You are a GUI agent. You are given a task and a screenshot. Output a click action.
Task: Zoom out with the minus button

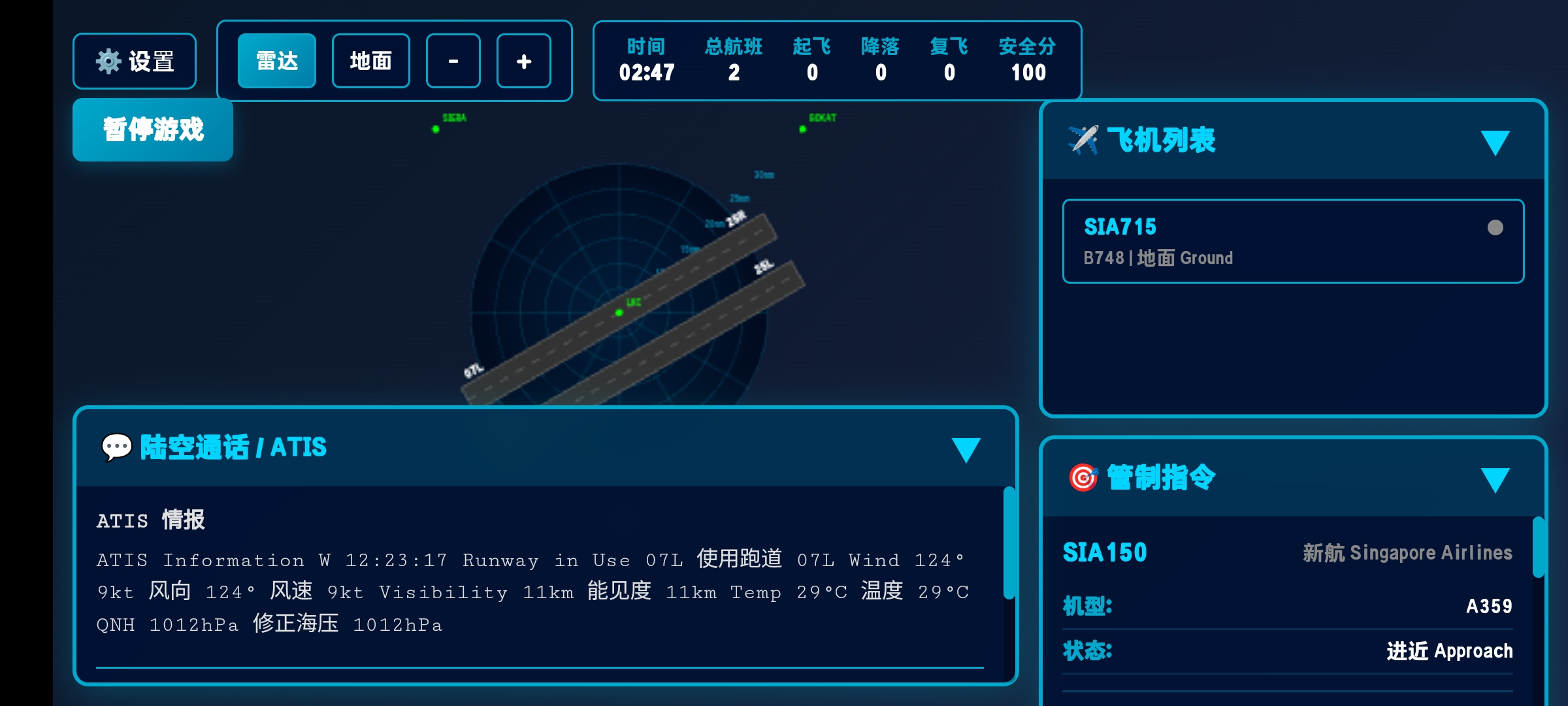pos(453,61)
